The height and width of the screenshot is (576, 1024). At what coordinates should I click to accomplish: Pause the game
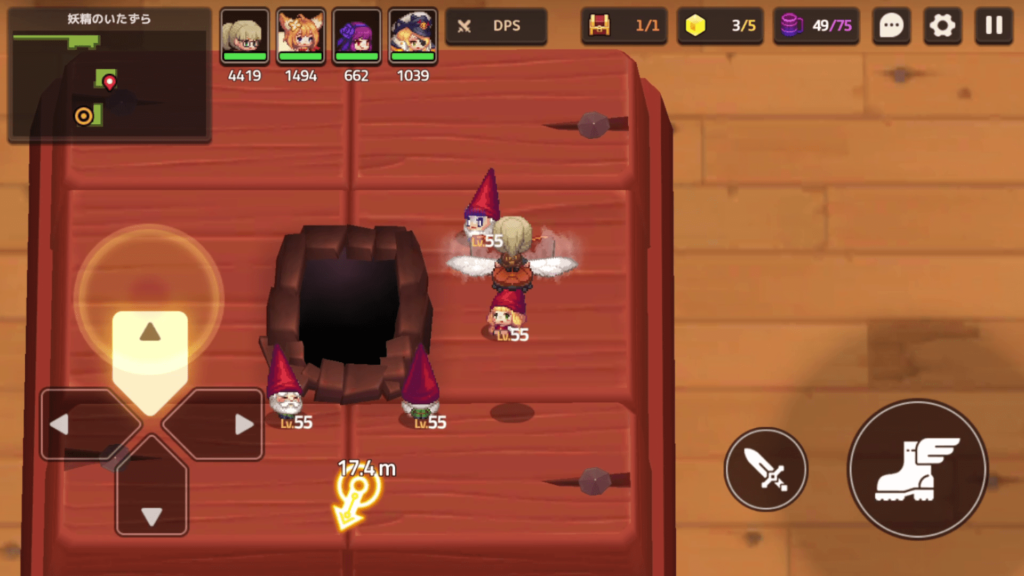coord(993,26)
